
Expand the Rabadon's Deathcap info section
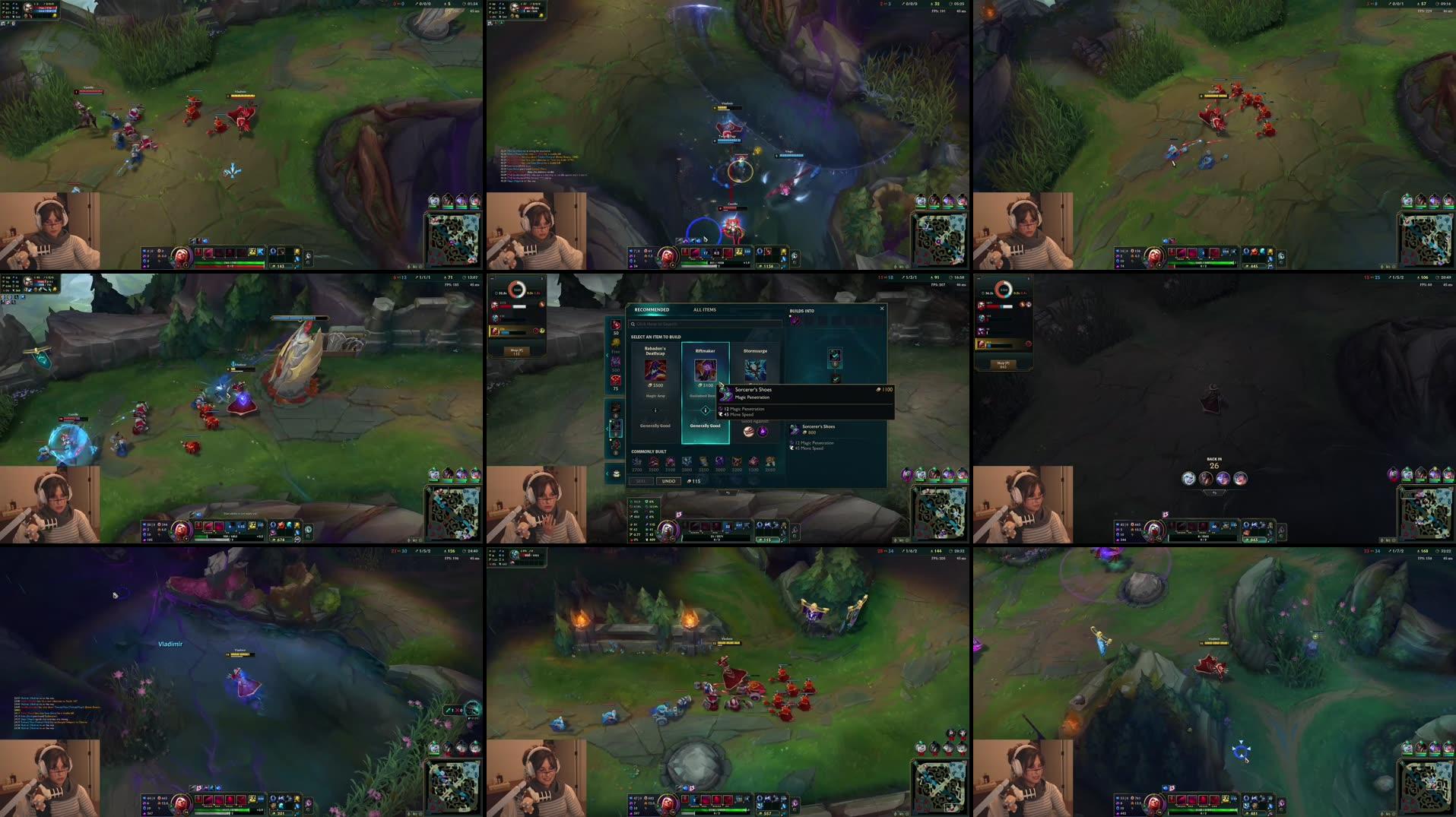pyautogui.click(x=655, y=410)
